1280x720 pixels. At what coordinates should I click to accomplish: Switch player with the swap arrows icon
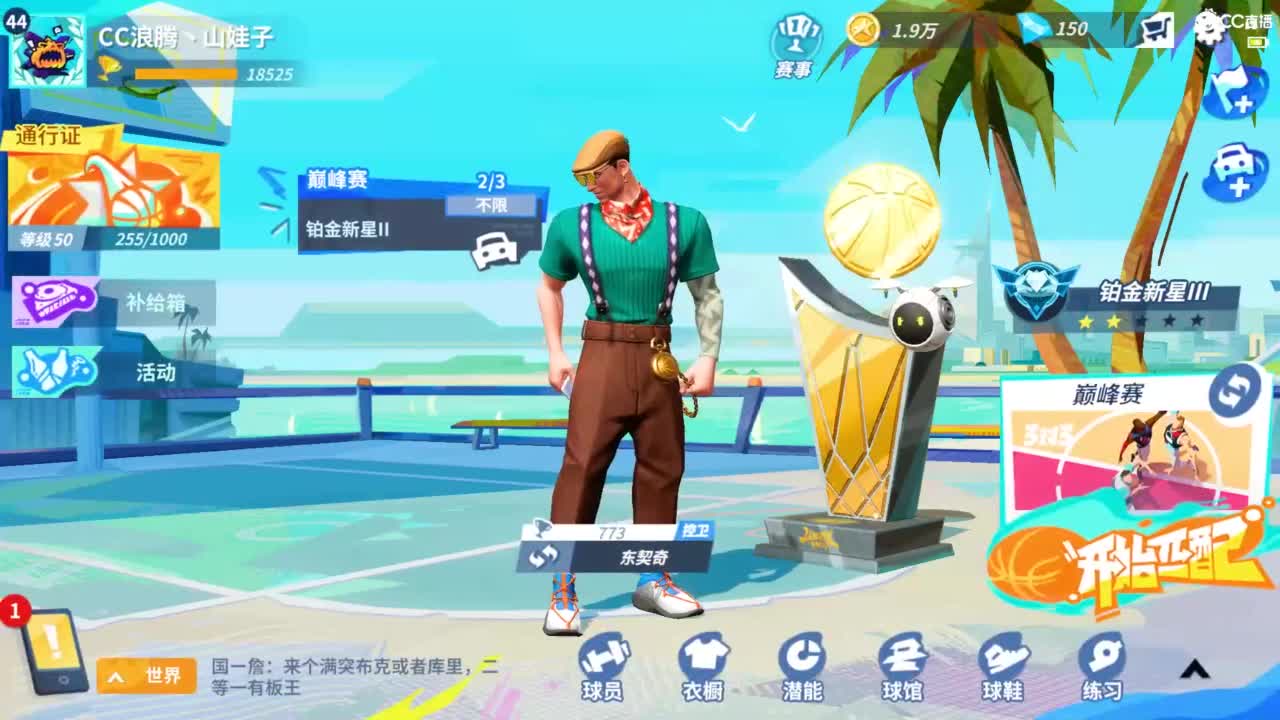[545, 556]
